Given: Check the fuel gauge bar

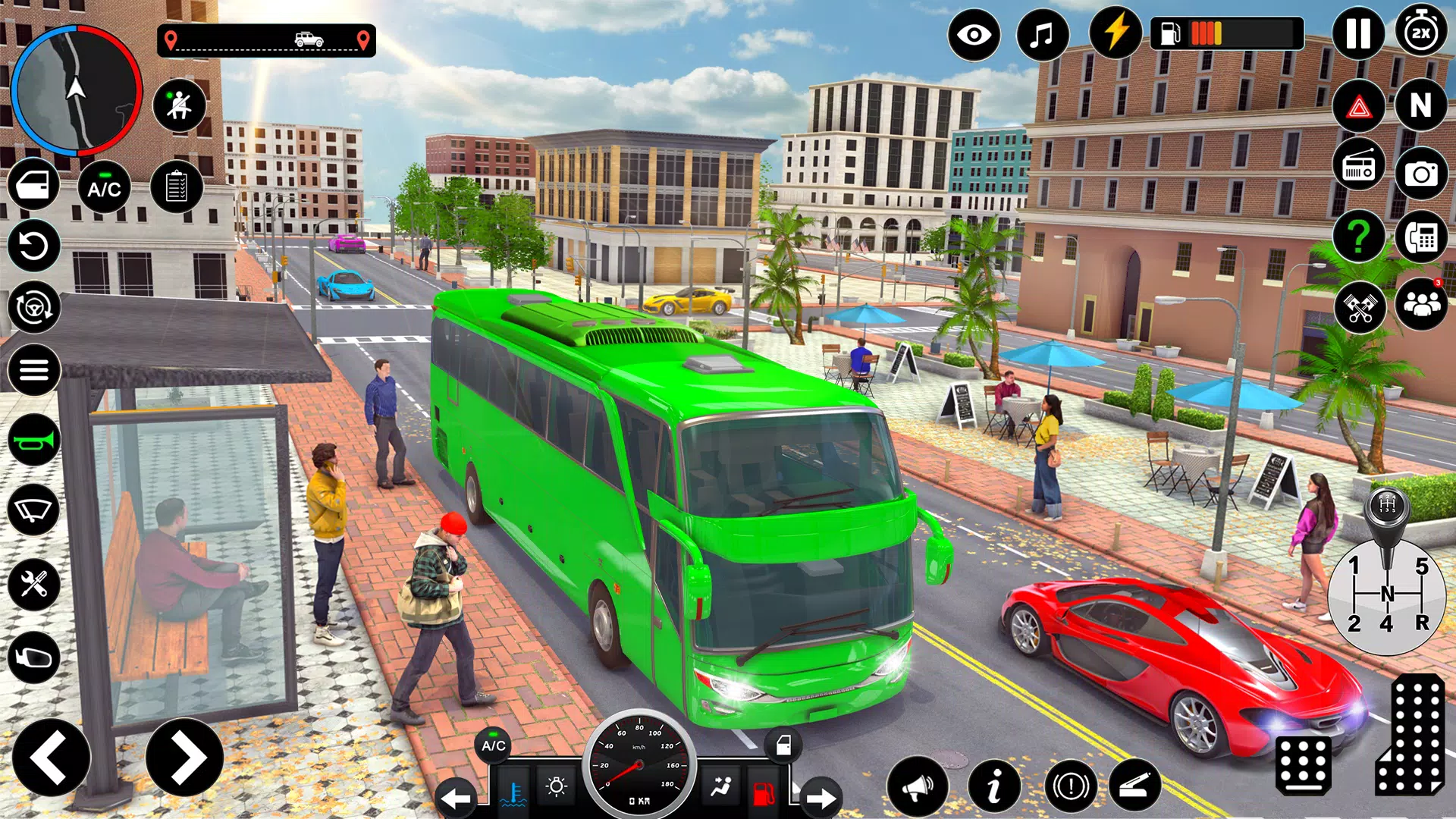Looking at the screenshot, I should 1228,34.
